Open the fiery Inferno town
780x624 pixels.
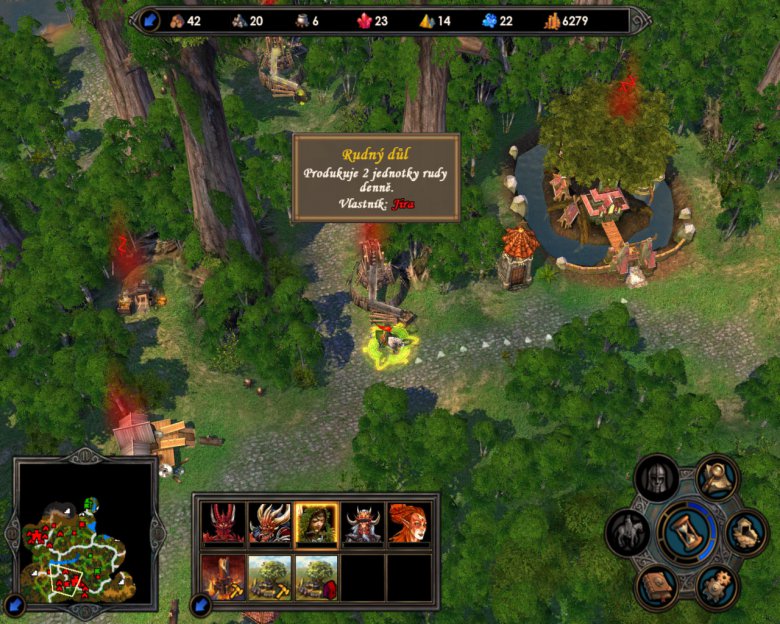(x=222, y=578)
